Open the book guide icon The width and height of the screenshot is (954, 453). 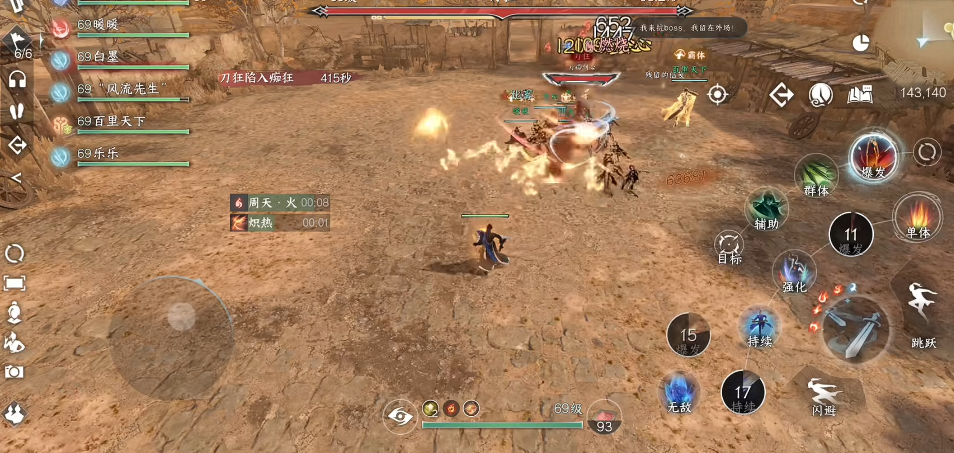[861, 95]
